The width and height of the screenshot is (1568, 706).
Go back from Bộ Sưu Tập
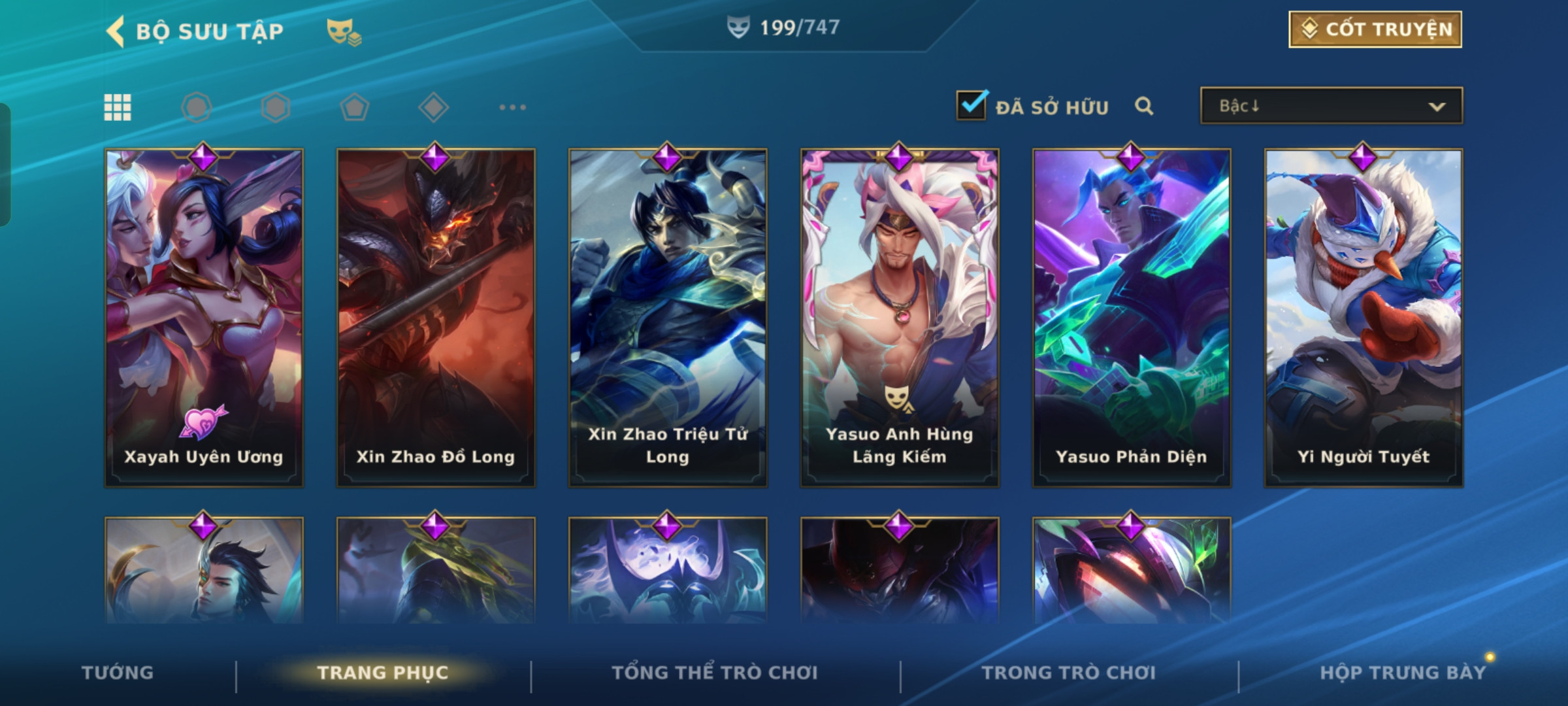click(x=116, y=31)
